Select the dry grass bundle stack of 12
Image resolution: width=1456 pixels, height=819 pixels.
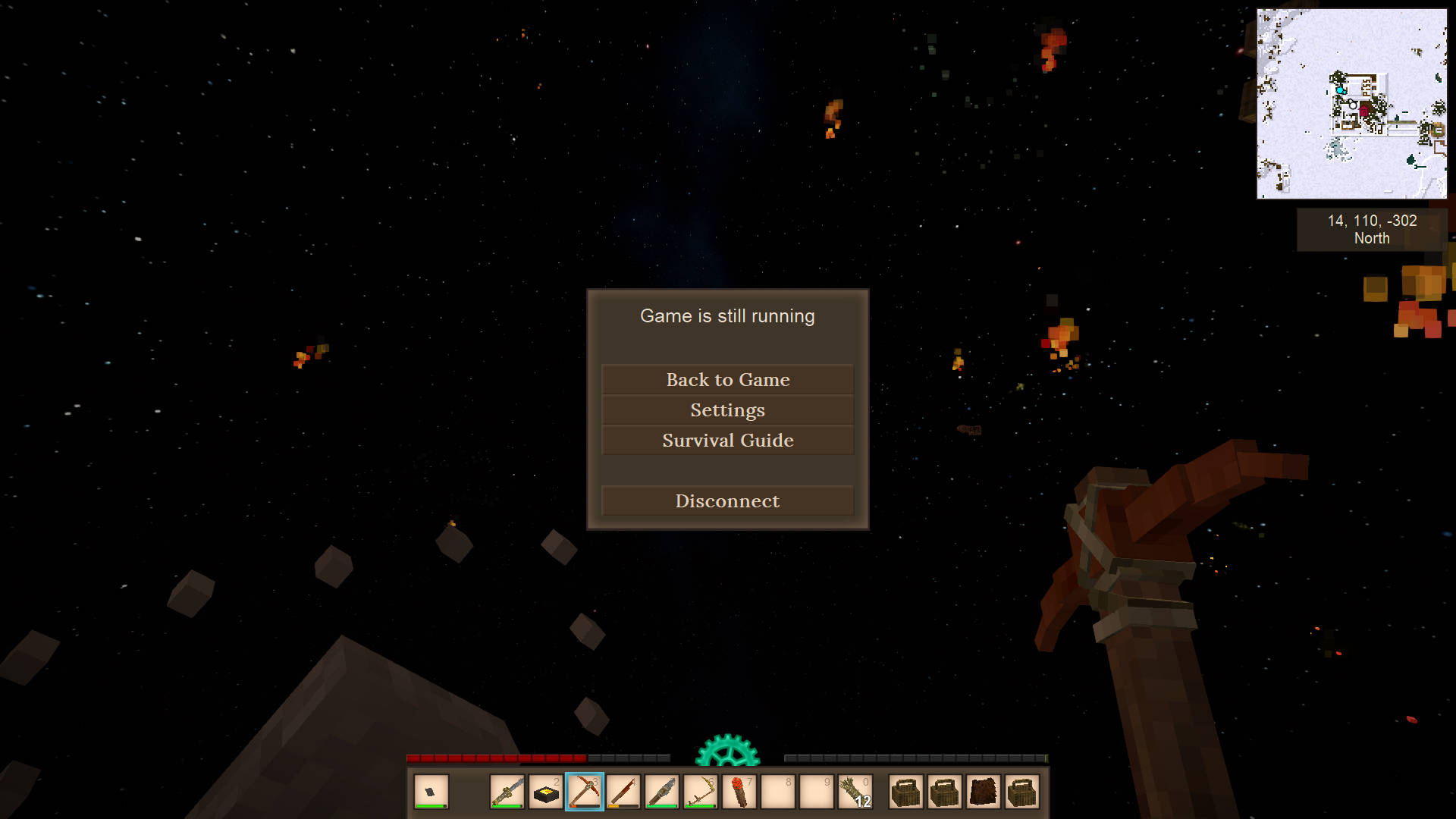pyautogui.click(x=855, y=792)
